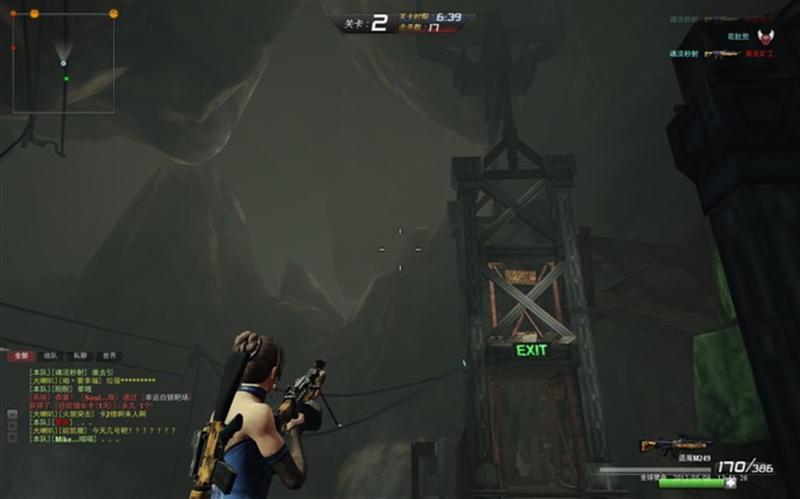Select the 私聊 chat tab
This screenshot has width=800, height=499.
pos(79,356)
